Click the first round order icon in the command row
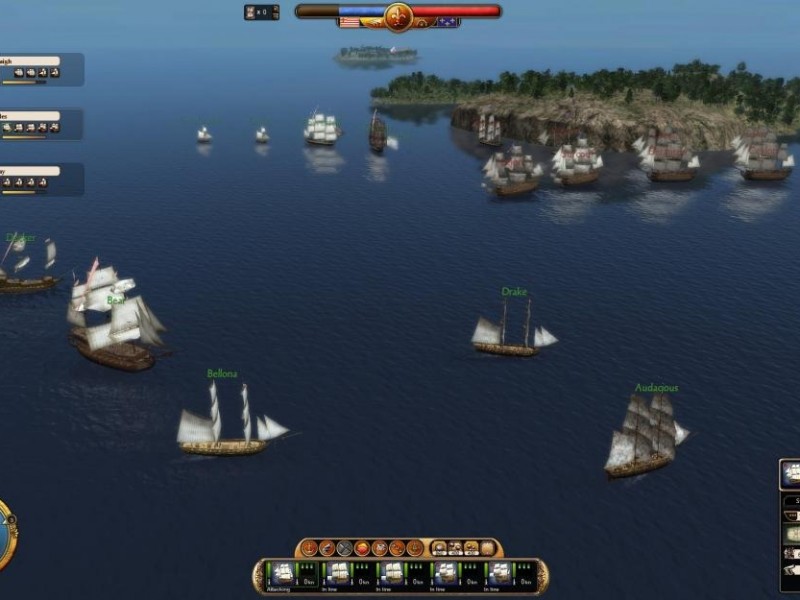The height and width of the screenshot is (600, 800). click(x=310, y=548)
